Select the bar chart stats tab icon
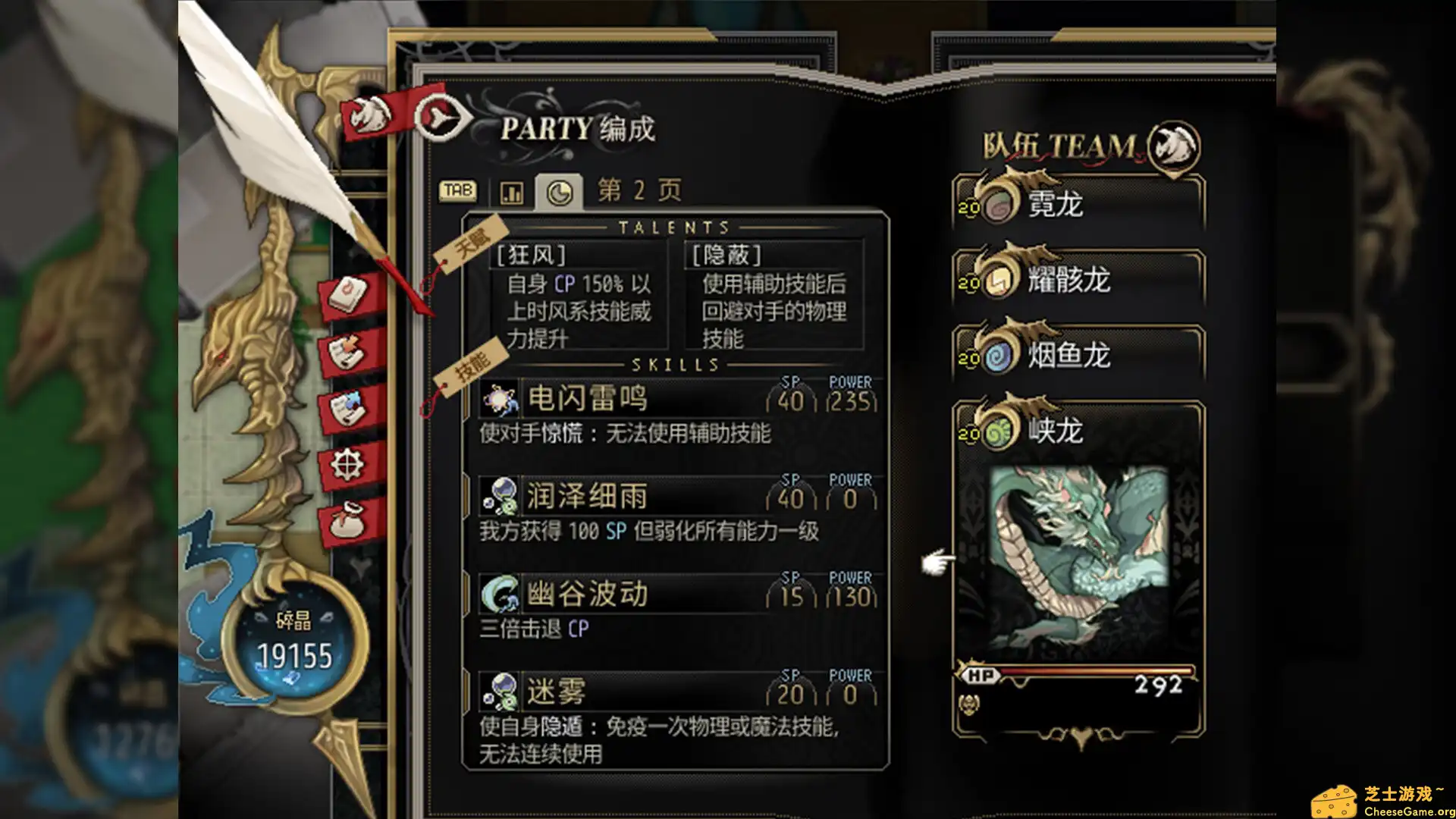 click(512, 192)
